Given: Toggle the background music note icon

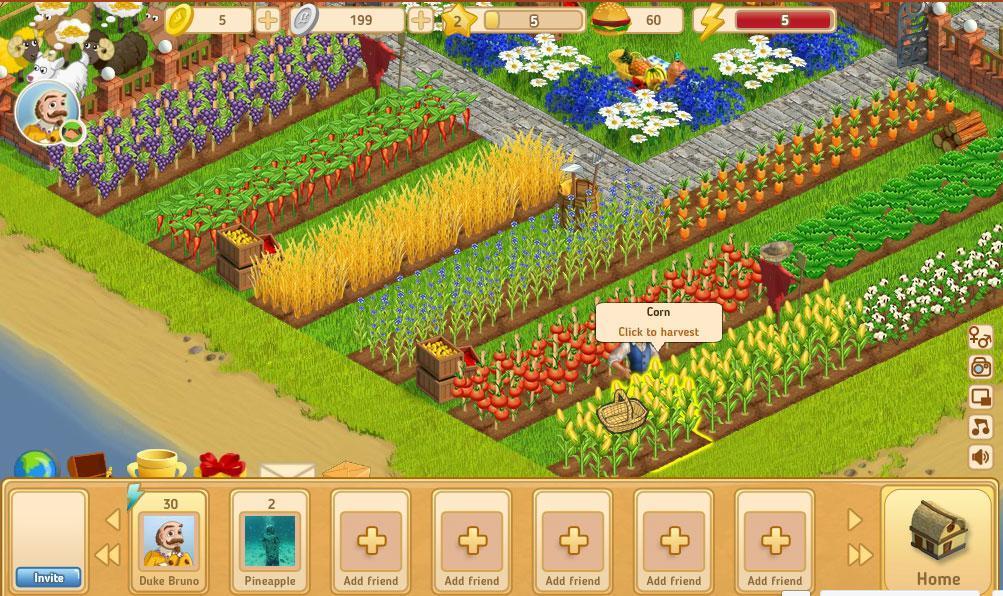Looking at the screenshot, I should click(x=981, y=427).
